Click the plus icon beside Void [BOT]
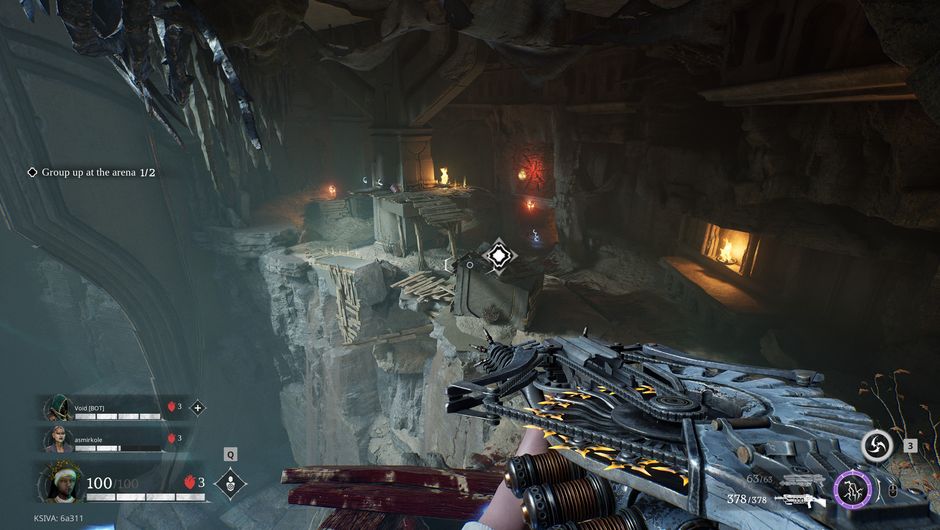Image resolution: width=940 pixels, height=530 pixels. tap(197, 407)
